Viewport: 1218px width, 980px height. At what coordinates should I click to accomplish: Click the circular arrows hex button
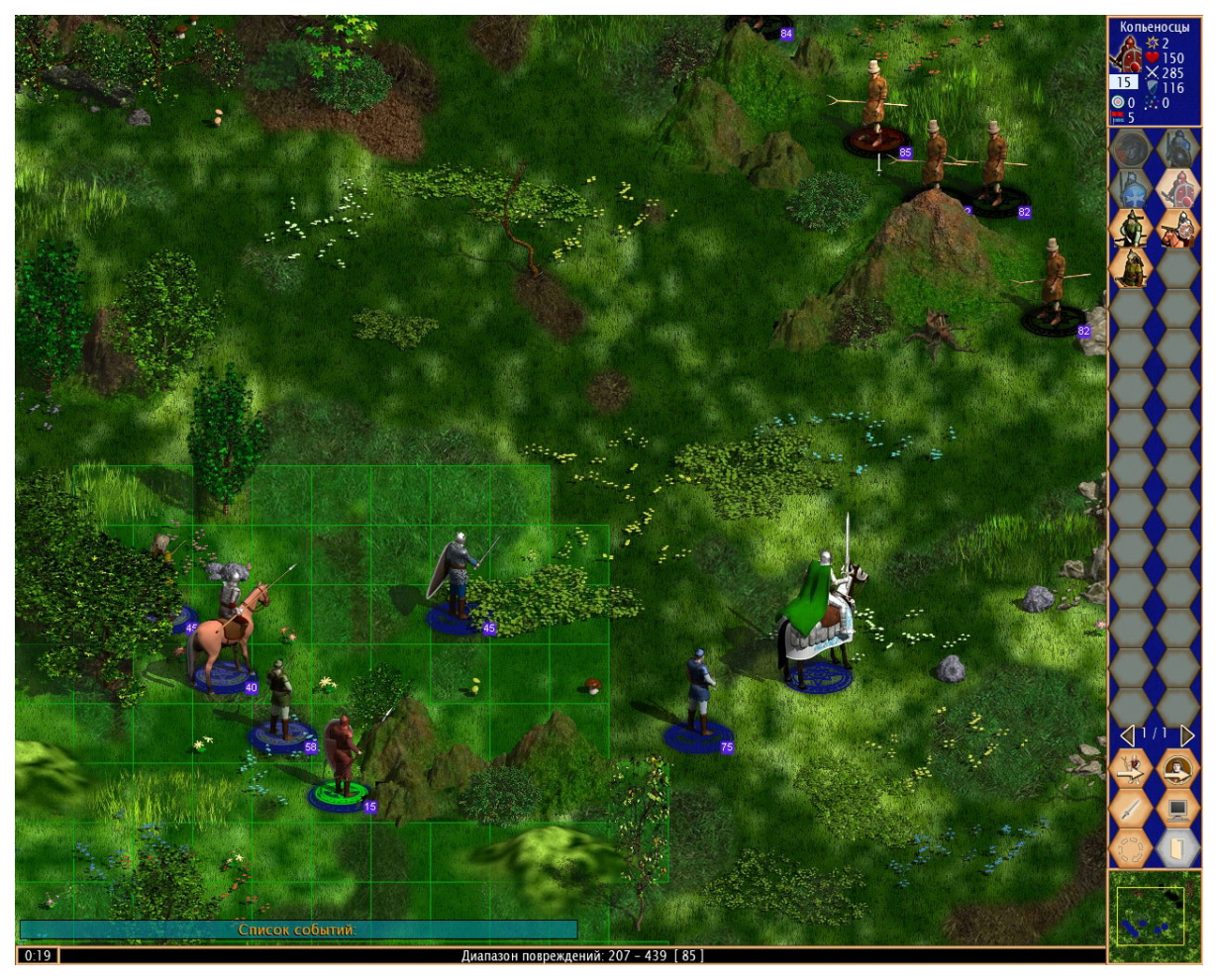click(1130, 849)
